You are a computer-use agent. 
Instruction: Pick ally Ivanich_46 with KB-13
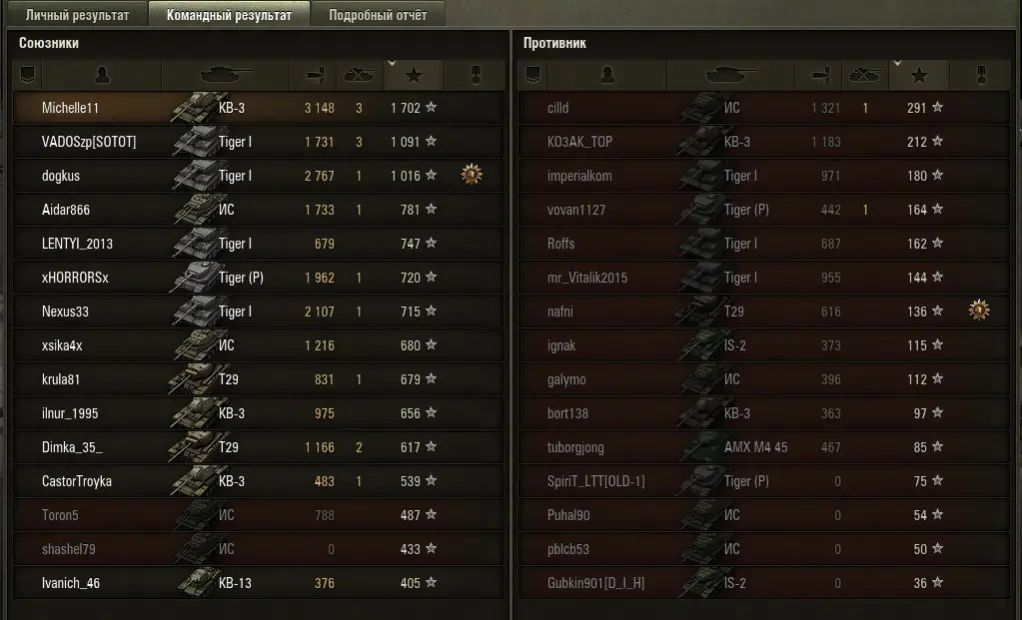click(x=71, y=583)
